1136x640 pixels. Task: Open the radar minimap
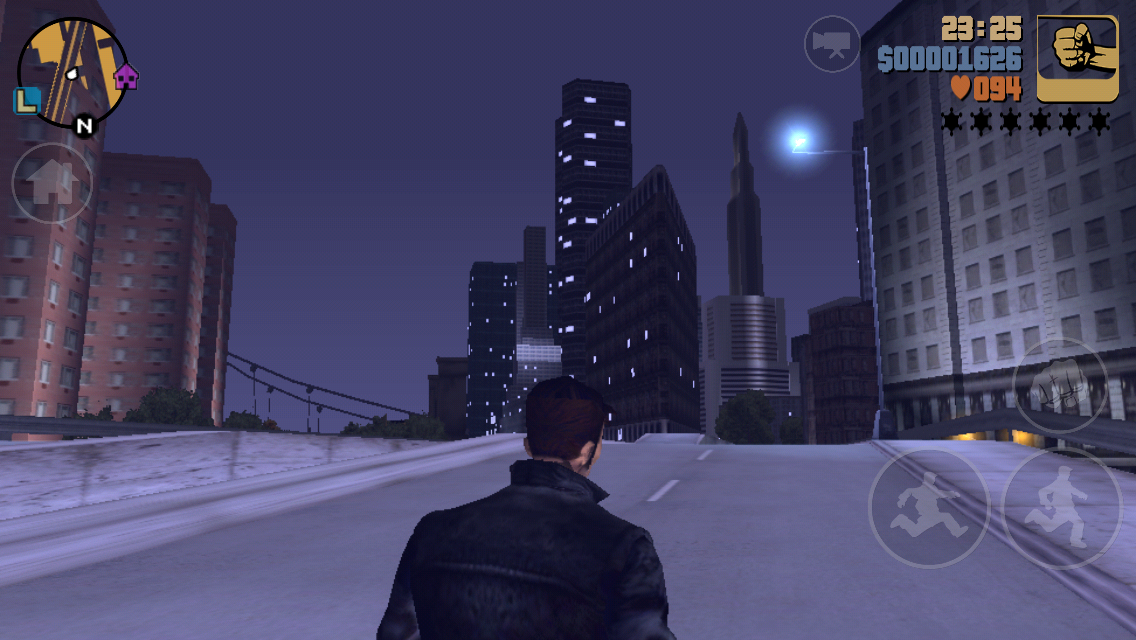72,70
